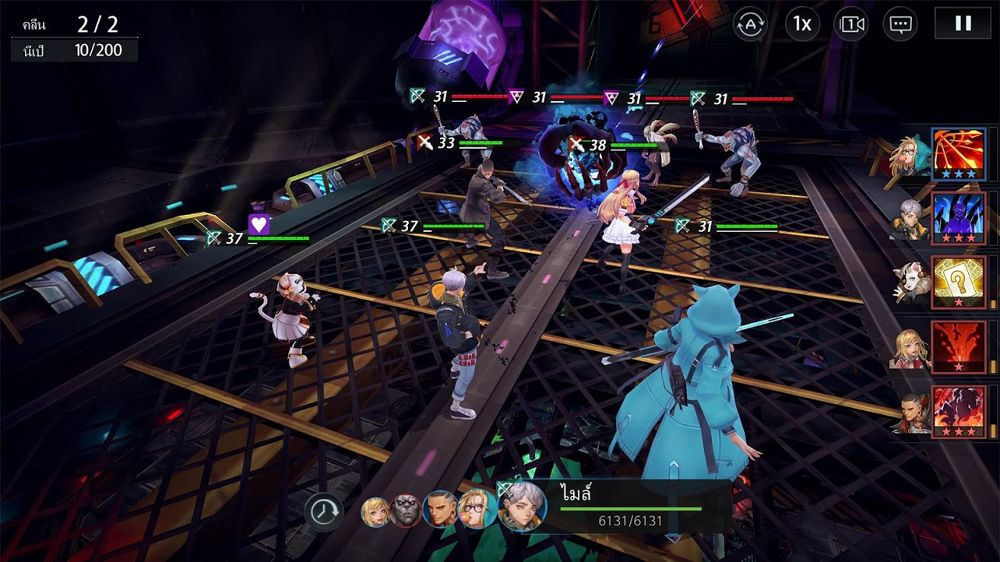This screenshot has height=562, width=1000.
Task: Select the gray masked enemy portrait
Action: pos(406,510)
